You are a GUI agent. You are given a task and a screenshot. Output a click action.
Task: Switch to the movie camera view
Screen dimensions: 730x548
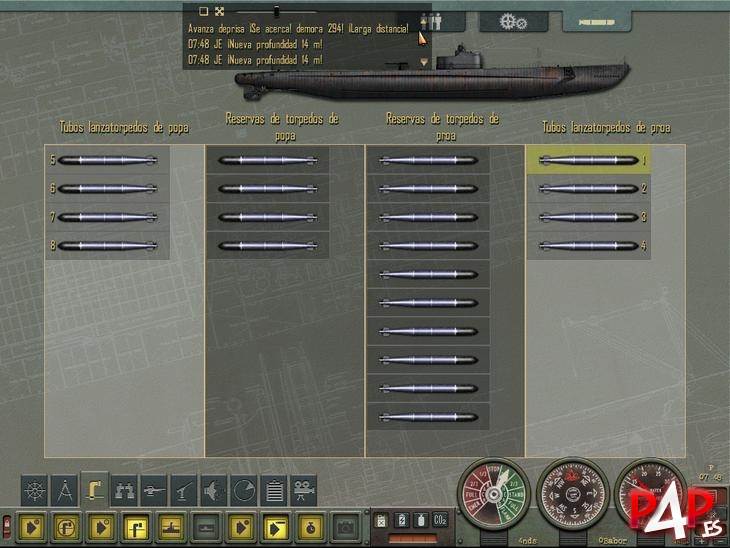[x=304, y=489]
